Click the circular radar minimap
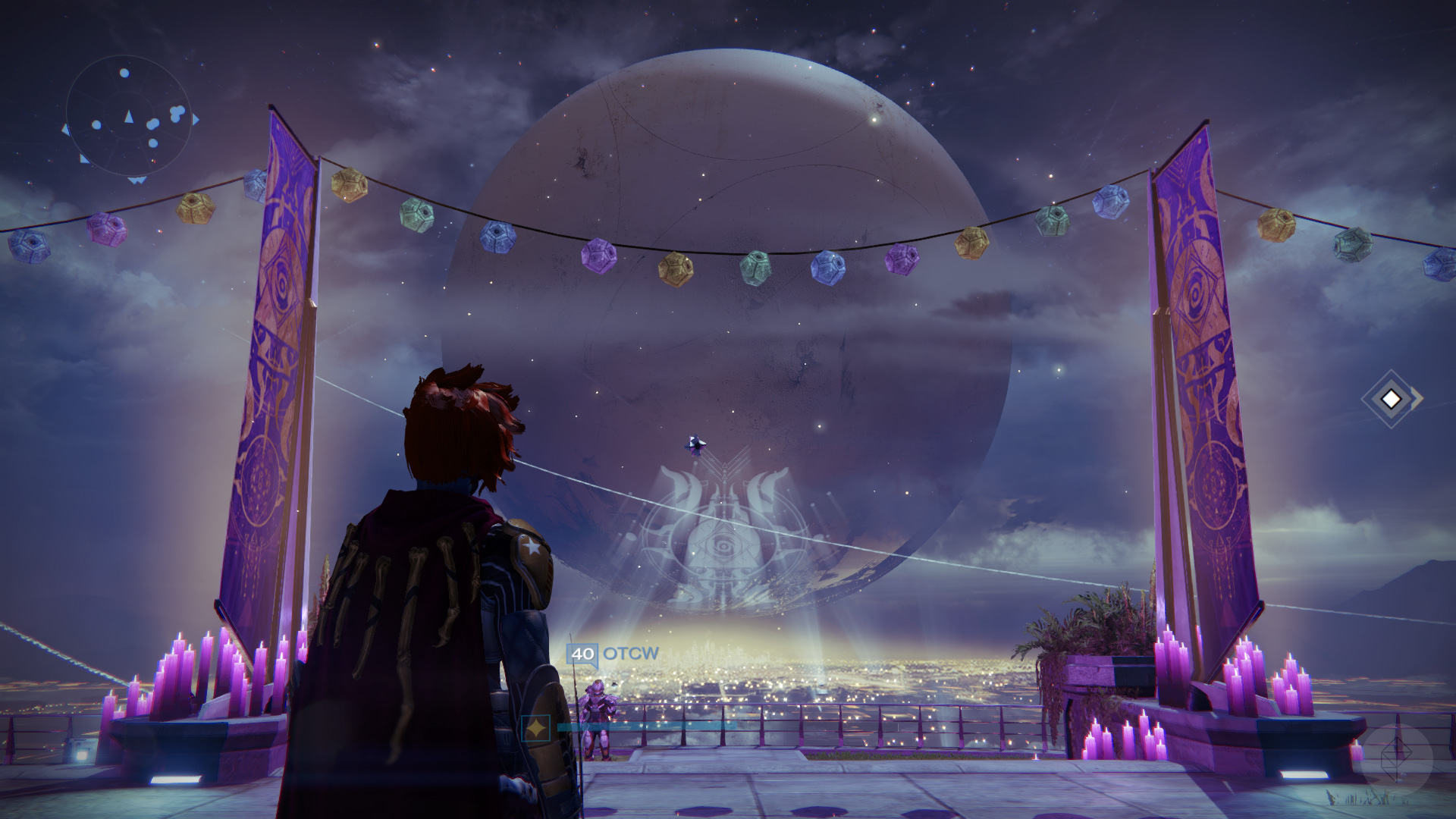The height and width of the screenshot is (819, 1456). (x=127, y=116)
